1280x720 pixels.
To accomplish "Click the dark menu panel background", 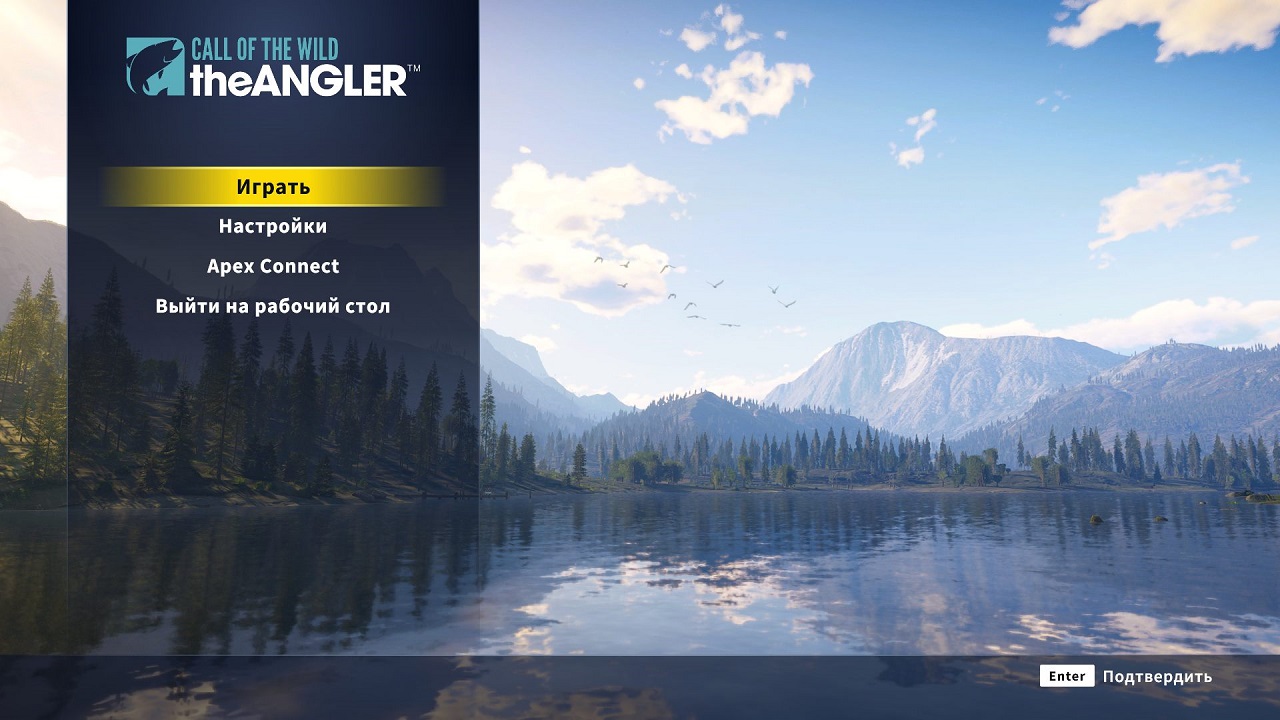I will (x=272, y=420).
